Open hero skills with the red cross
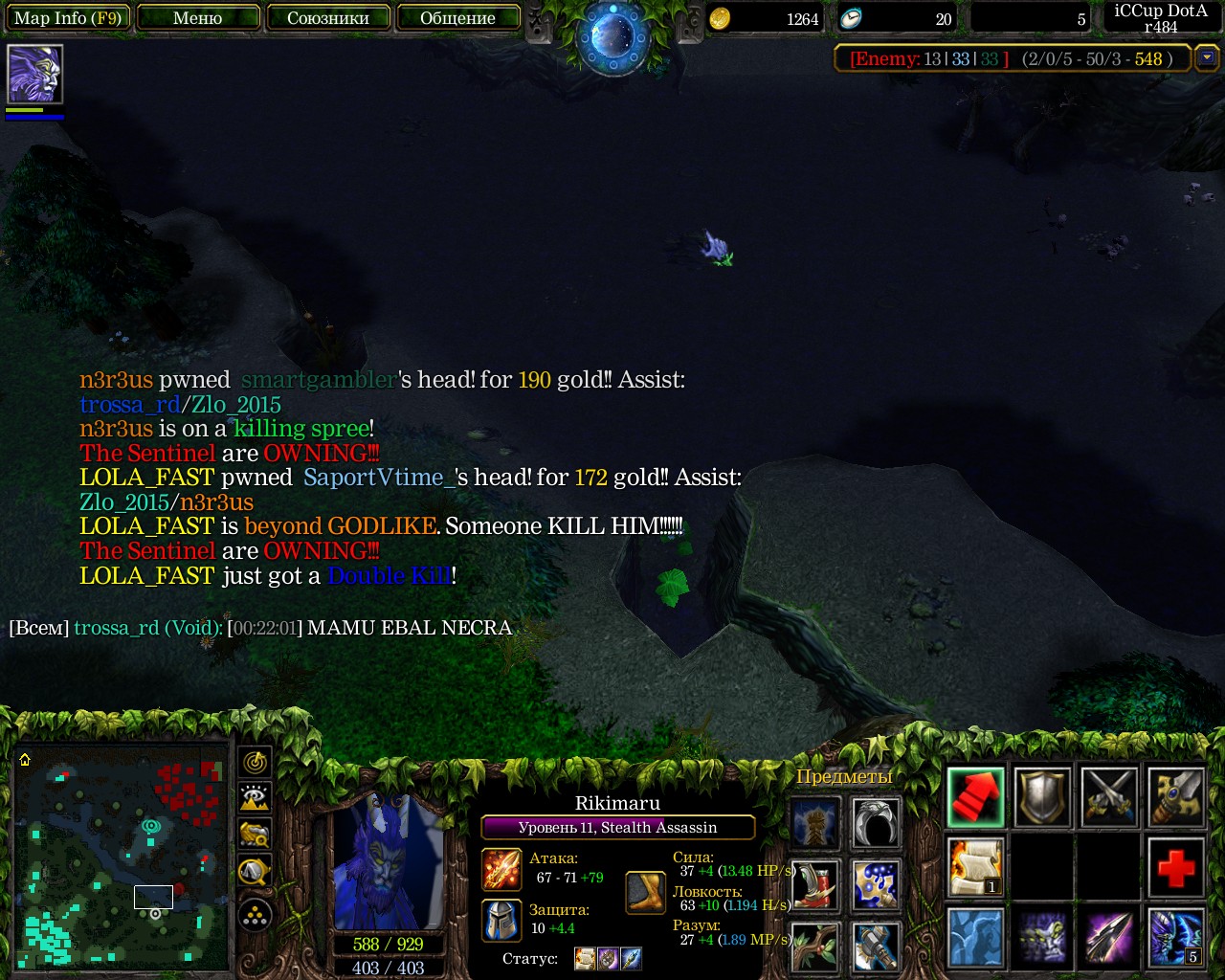This screenshot has height=980, width=1225. [1176, 867]
